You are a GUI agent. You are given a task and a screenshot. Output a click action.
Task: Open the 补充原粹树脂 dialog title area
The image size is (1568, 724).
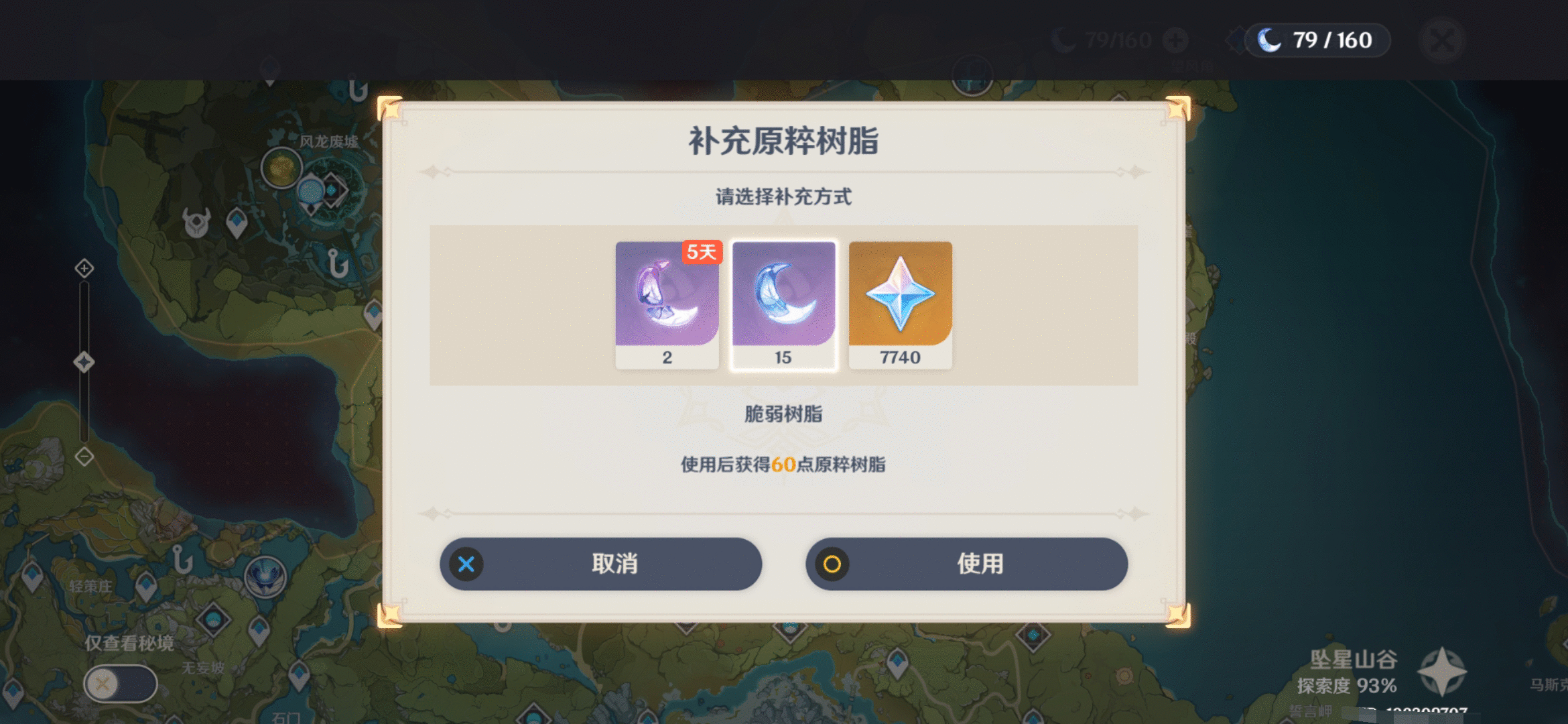784,142
